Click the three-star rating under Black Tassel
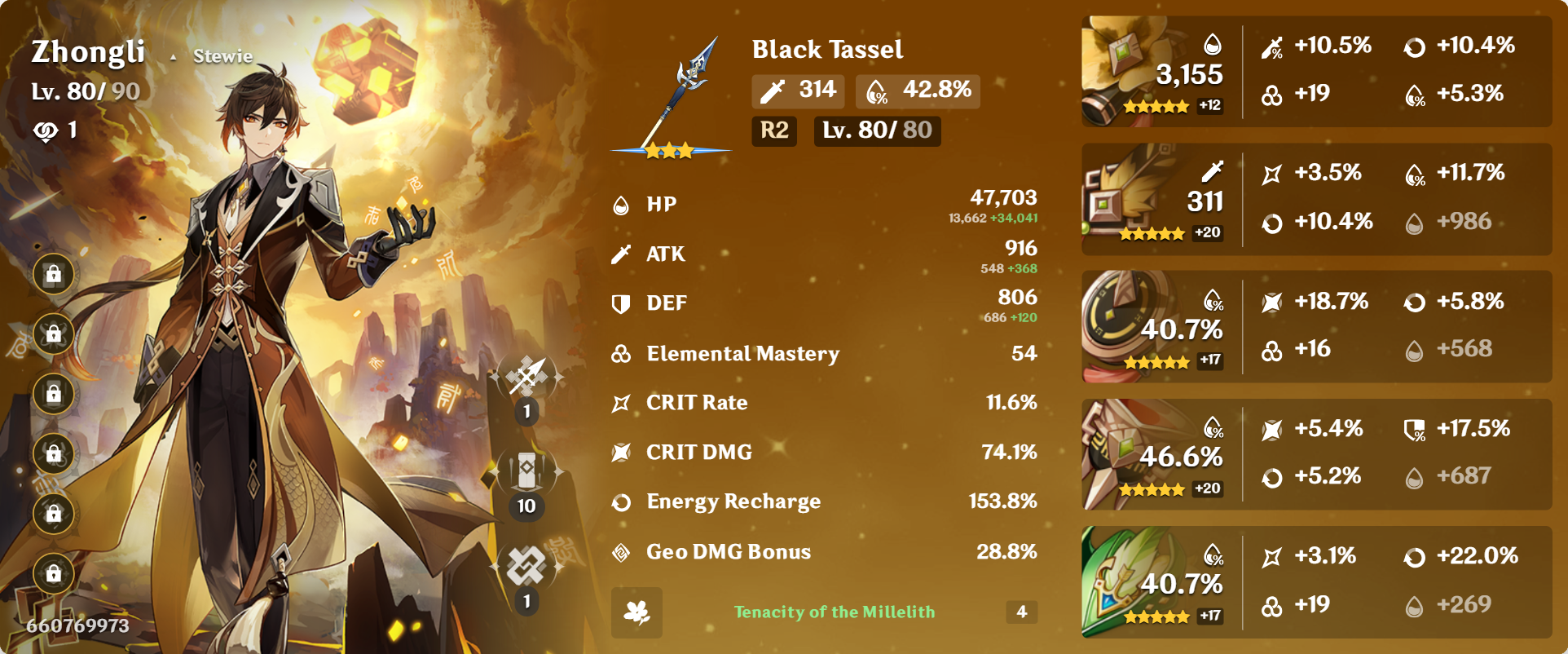Viewport: 1568px width, 654px height. [x=670, y=150]
